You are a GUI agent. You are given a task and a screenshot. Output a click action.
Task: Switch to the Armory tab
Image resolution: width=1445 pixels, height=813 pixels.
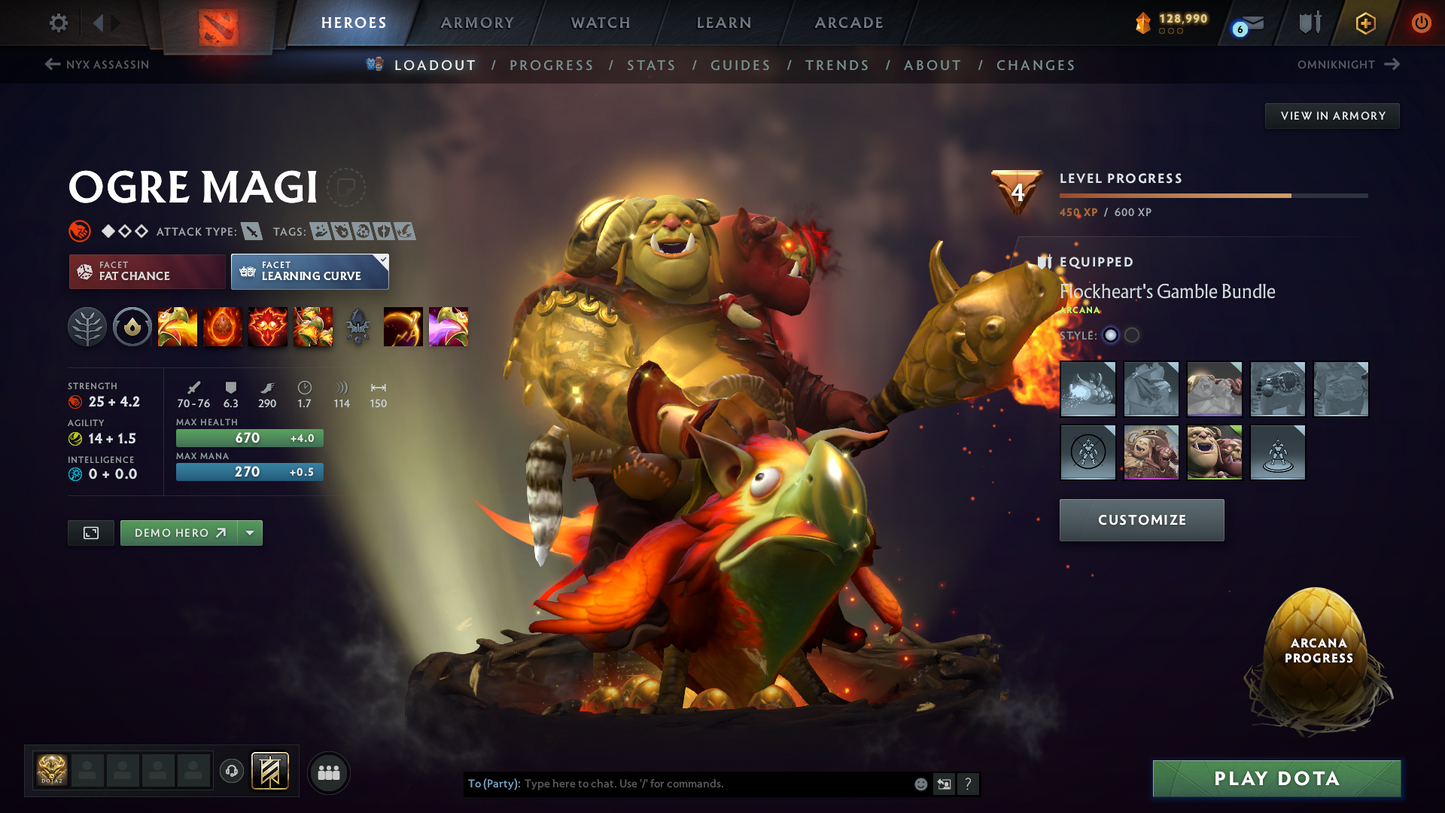477,22
